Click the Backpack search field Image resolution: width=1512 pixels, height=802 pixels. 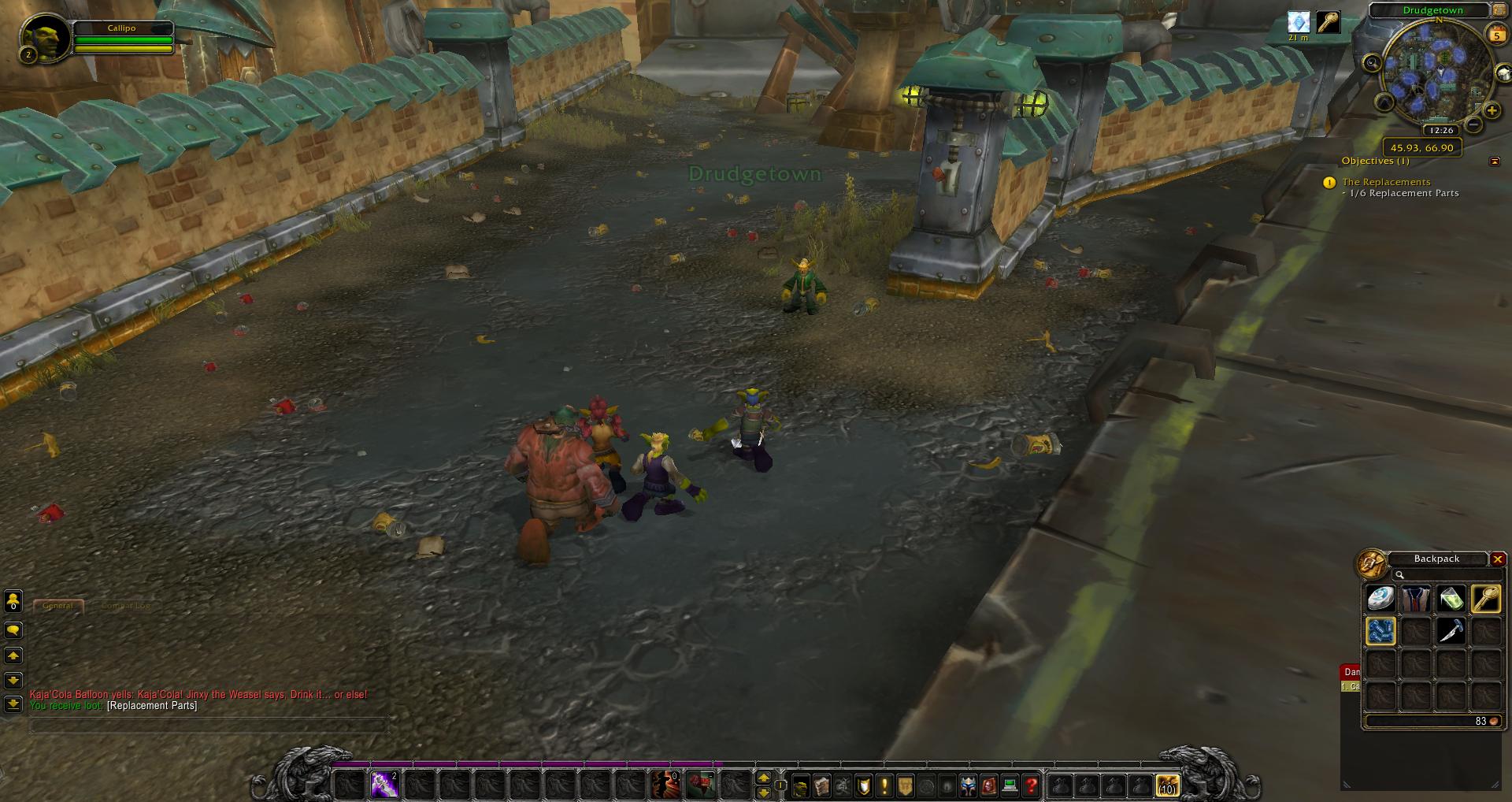tap(1440, 575)
